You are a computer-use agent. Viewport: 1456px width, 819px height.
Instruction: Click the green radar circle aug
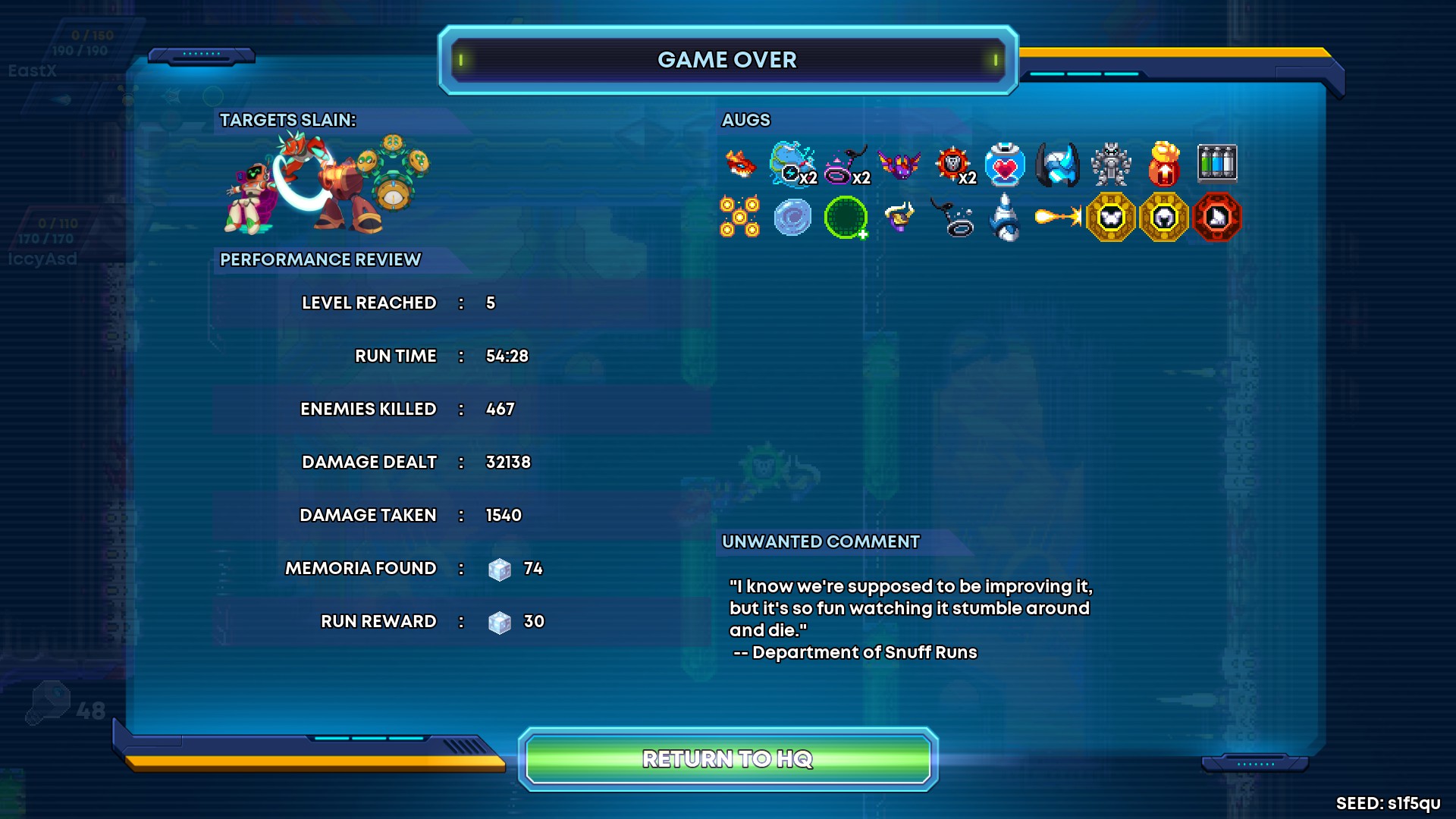tap(846, 218)
